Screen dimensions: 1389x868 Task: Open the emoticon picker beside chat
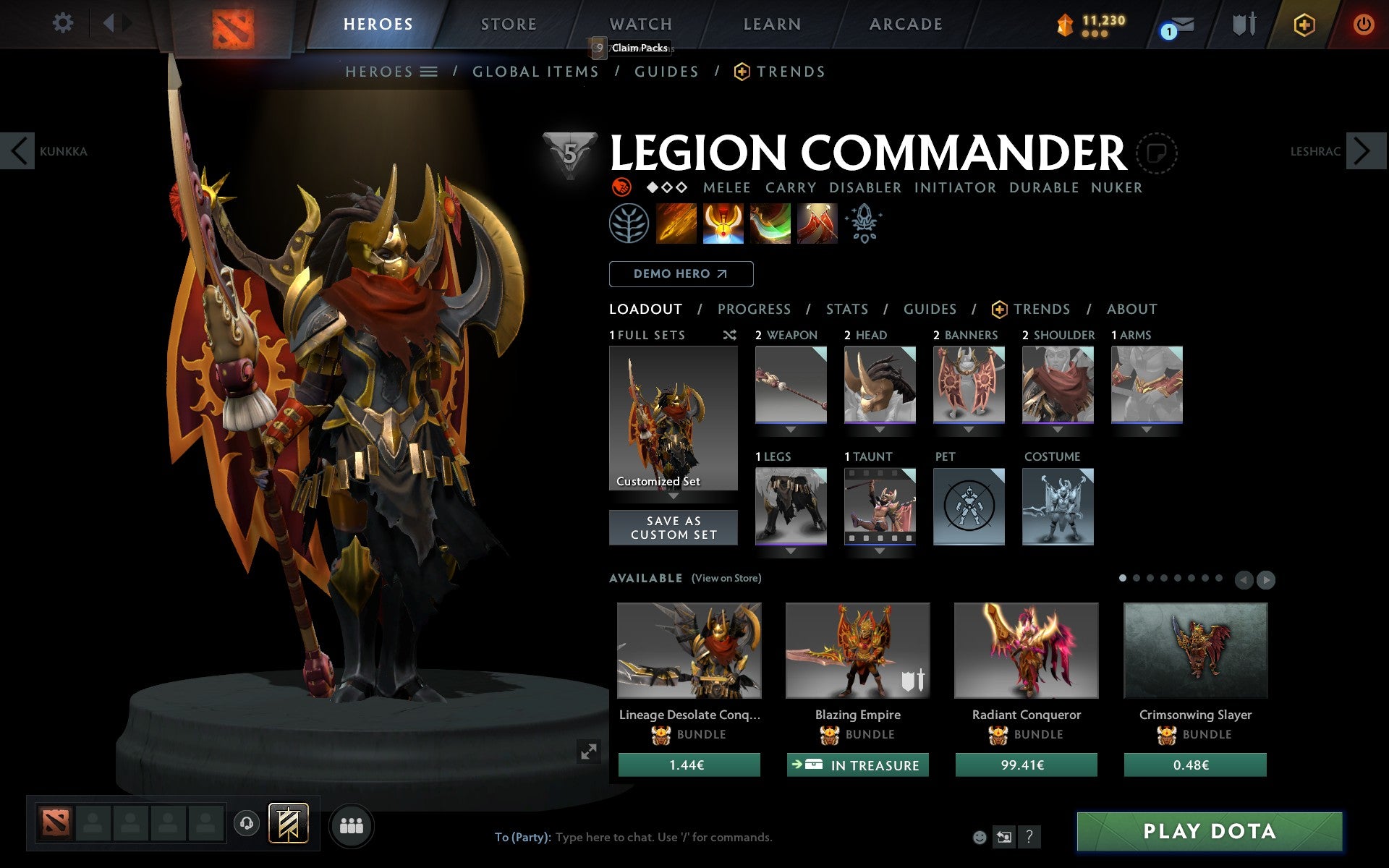pos(981,837)
